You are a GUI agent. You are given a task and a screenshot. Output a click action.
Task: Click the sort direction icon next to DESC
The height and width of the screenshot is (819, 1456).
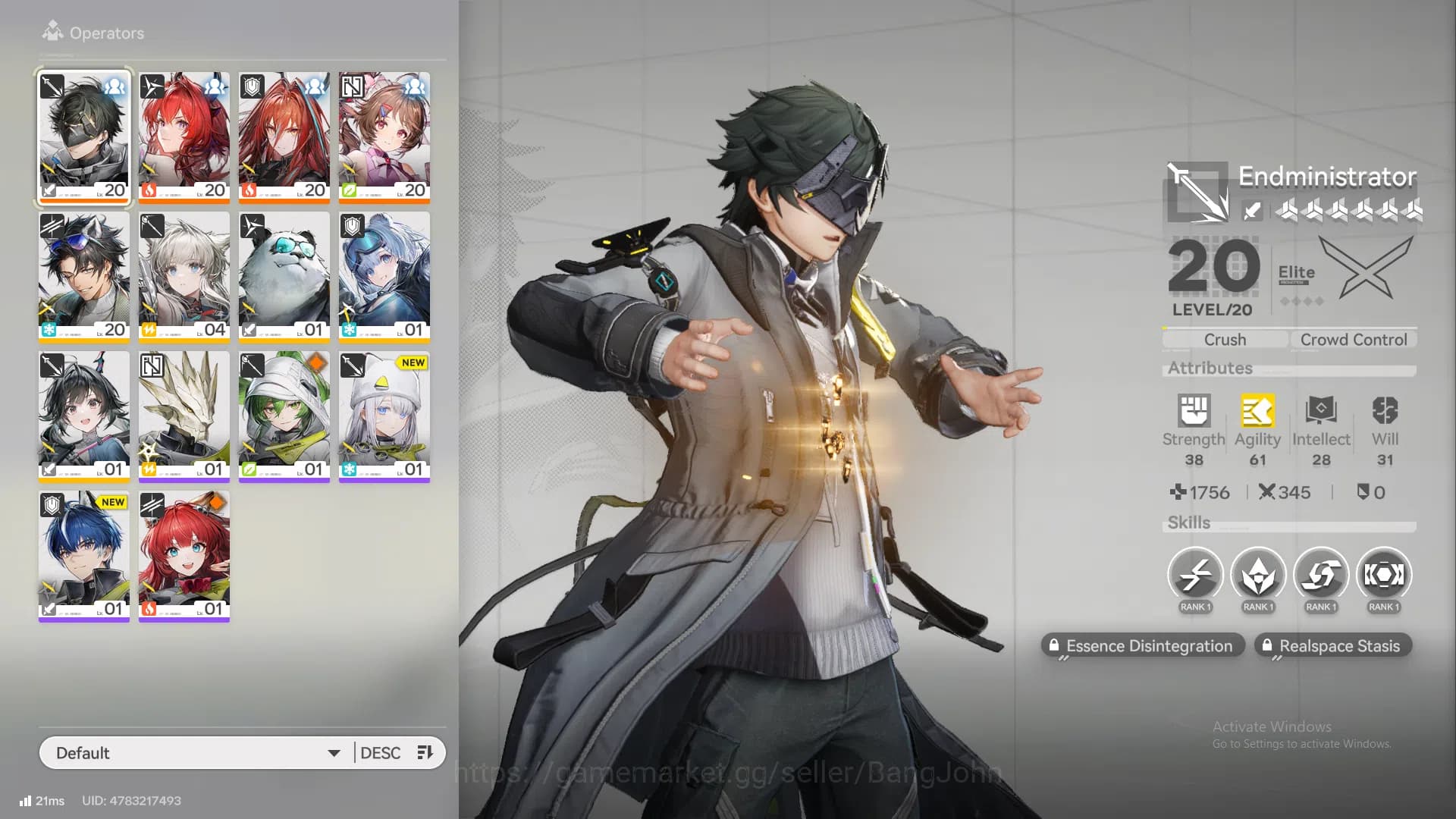425,752
